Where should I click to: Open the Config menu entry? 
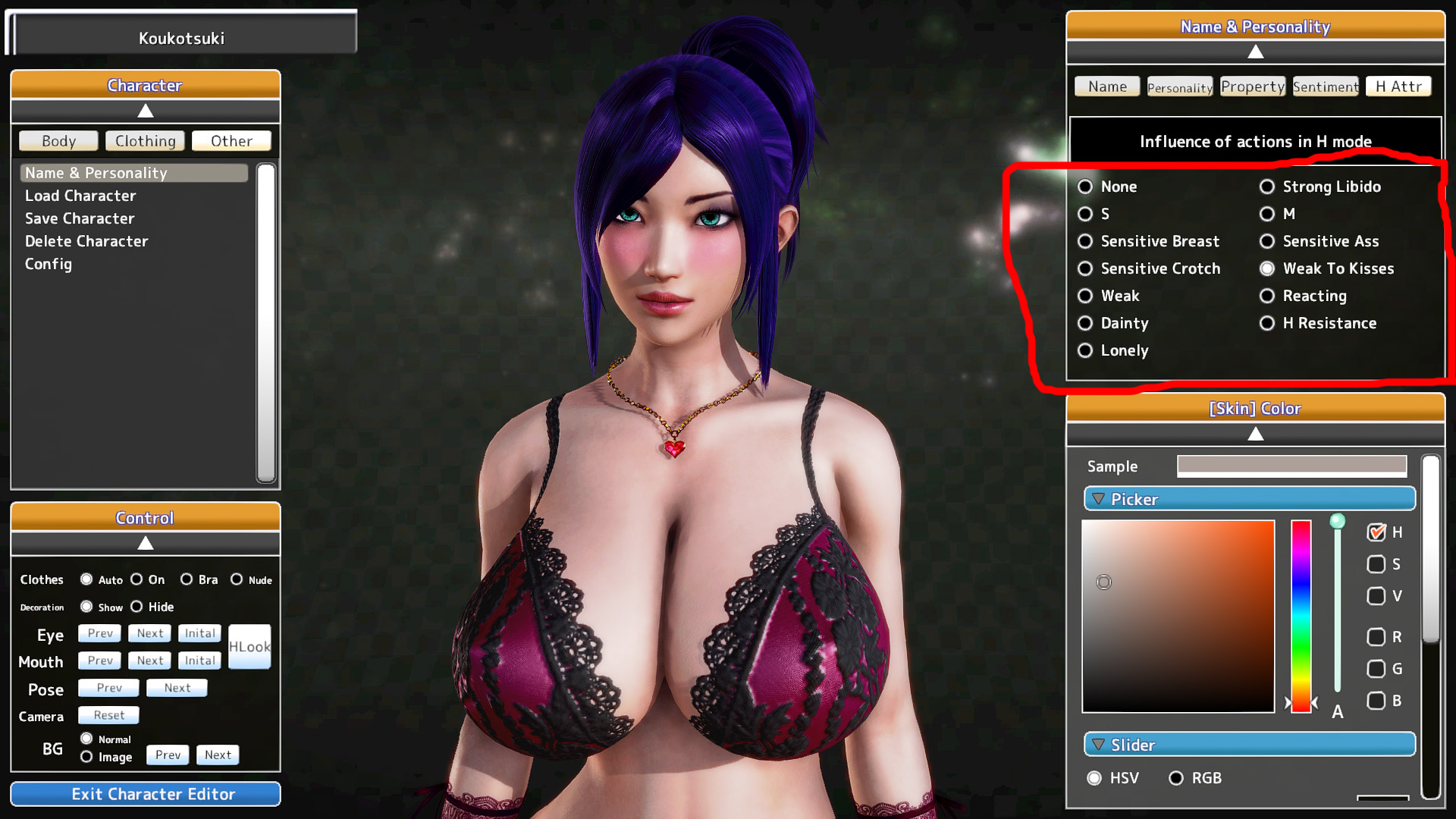[49, 264]
